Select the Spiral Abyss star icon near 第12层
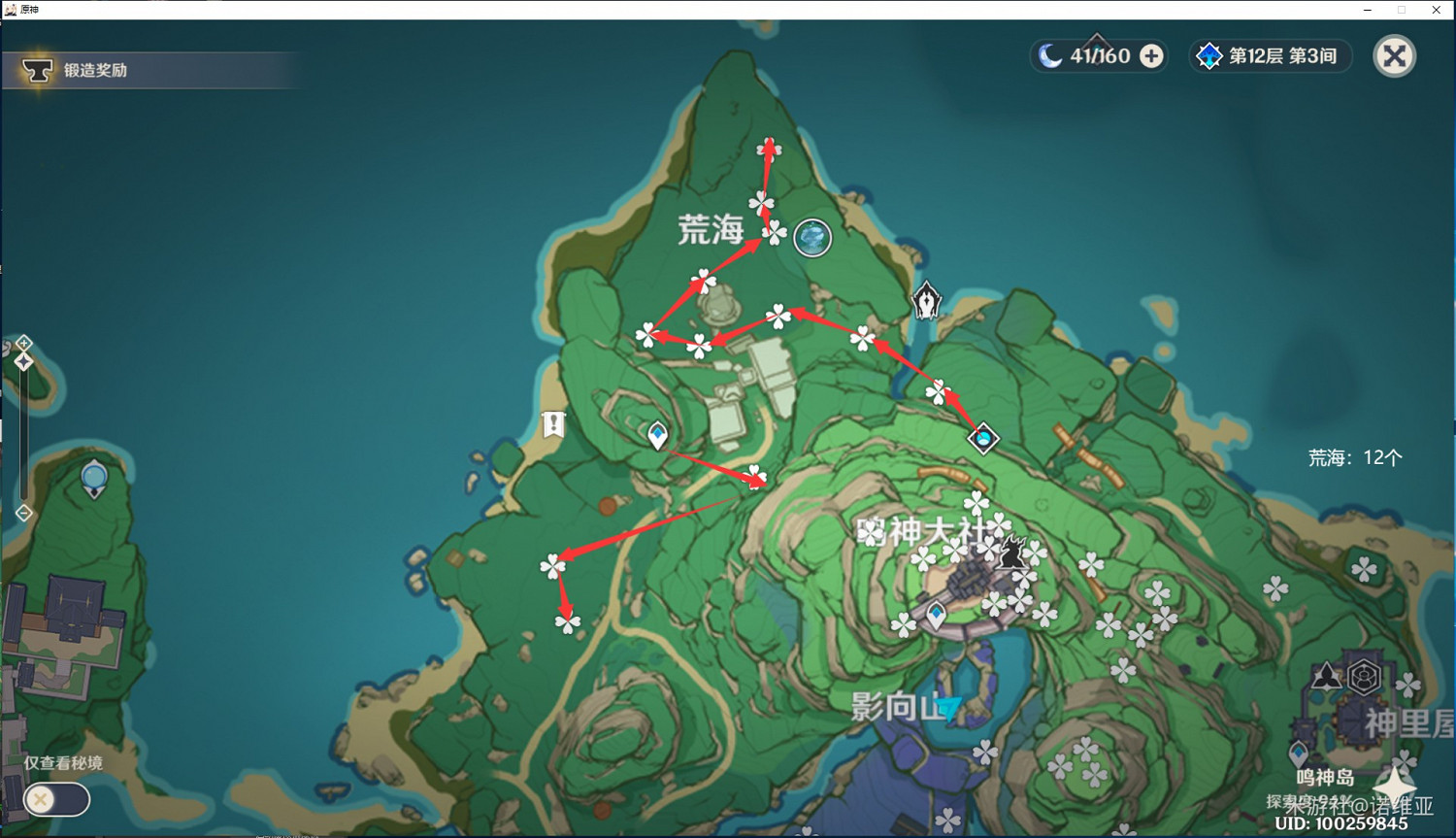The height and width of the screenshot is (838, 1456). 1209,55
